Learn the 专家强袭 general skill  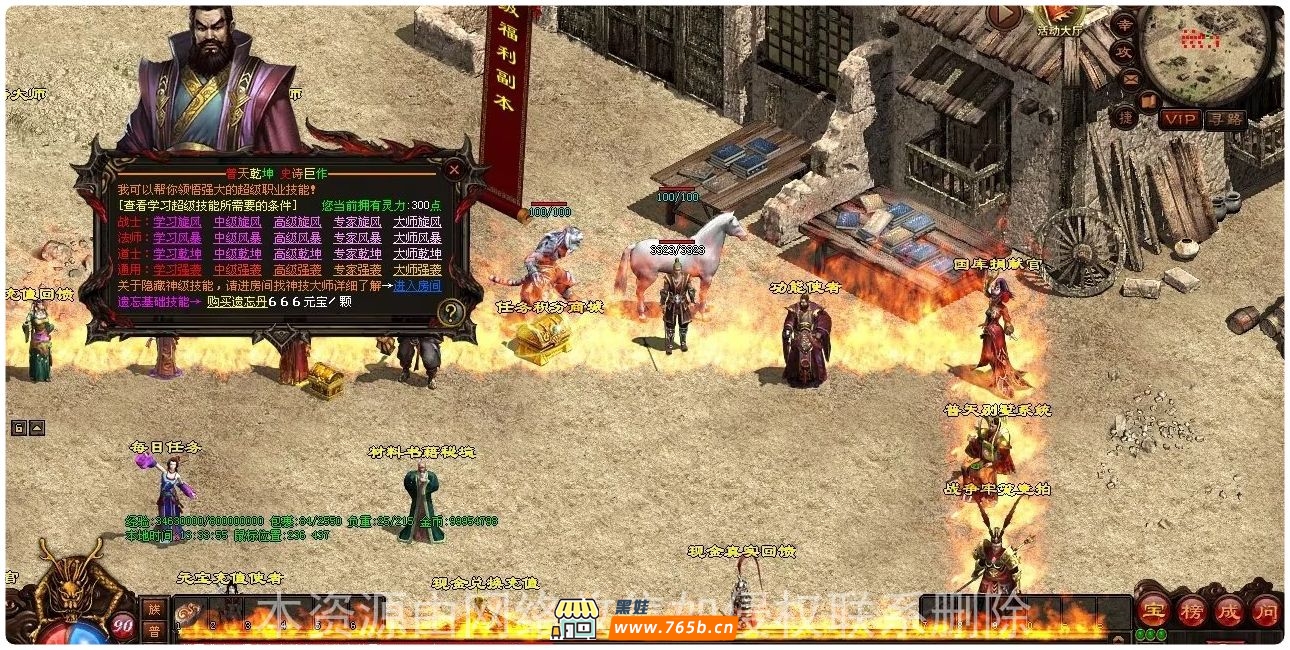coord(357,270)
